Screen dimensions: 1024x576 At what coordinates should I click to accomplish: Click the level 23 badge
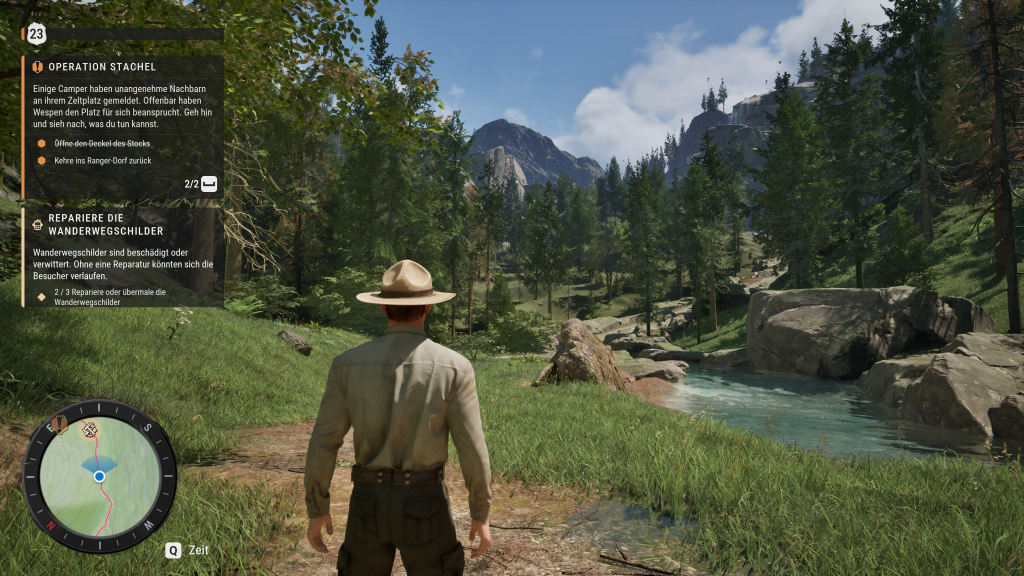click(37, 34)
